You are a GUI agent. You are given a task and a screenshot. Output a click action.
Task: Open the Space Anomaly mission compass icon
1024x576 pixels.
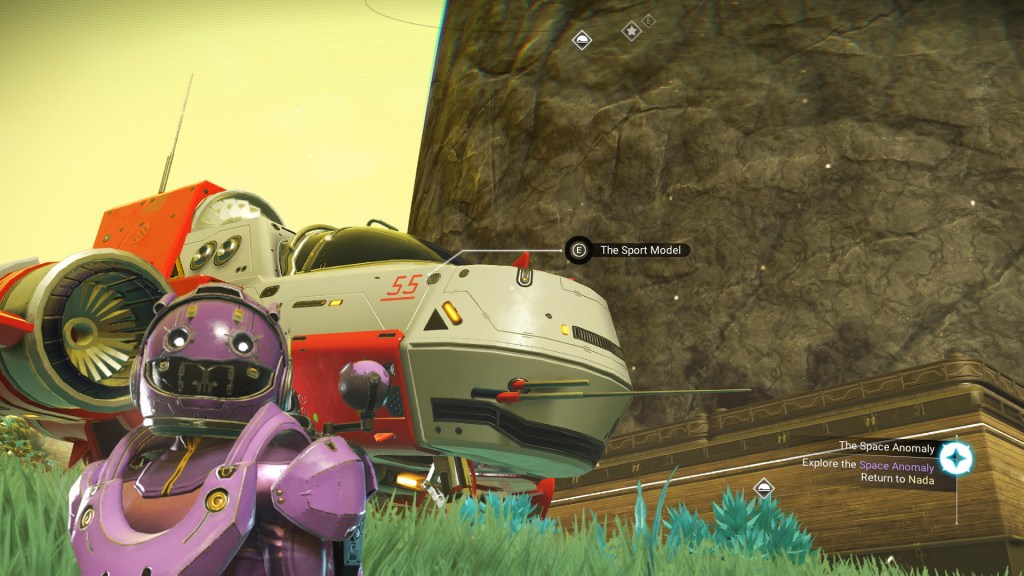[956, 458]
